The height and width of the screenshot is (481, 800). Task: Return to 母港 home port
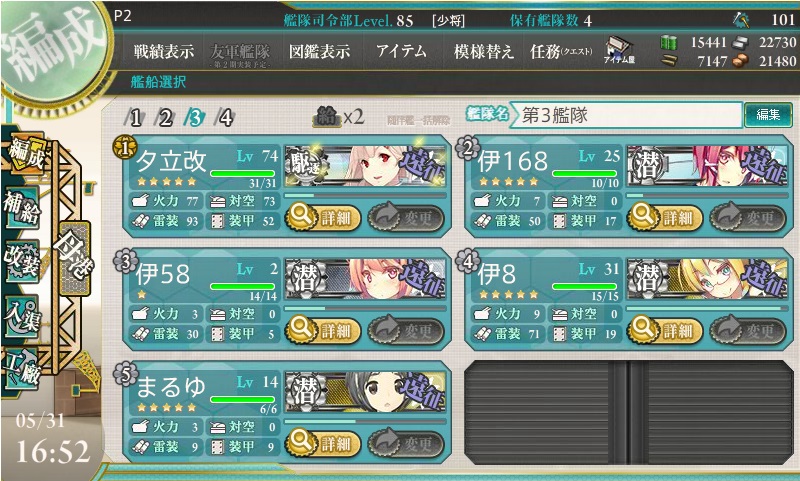pos(75,251)
